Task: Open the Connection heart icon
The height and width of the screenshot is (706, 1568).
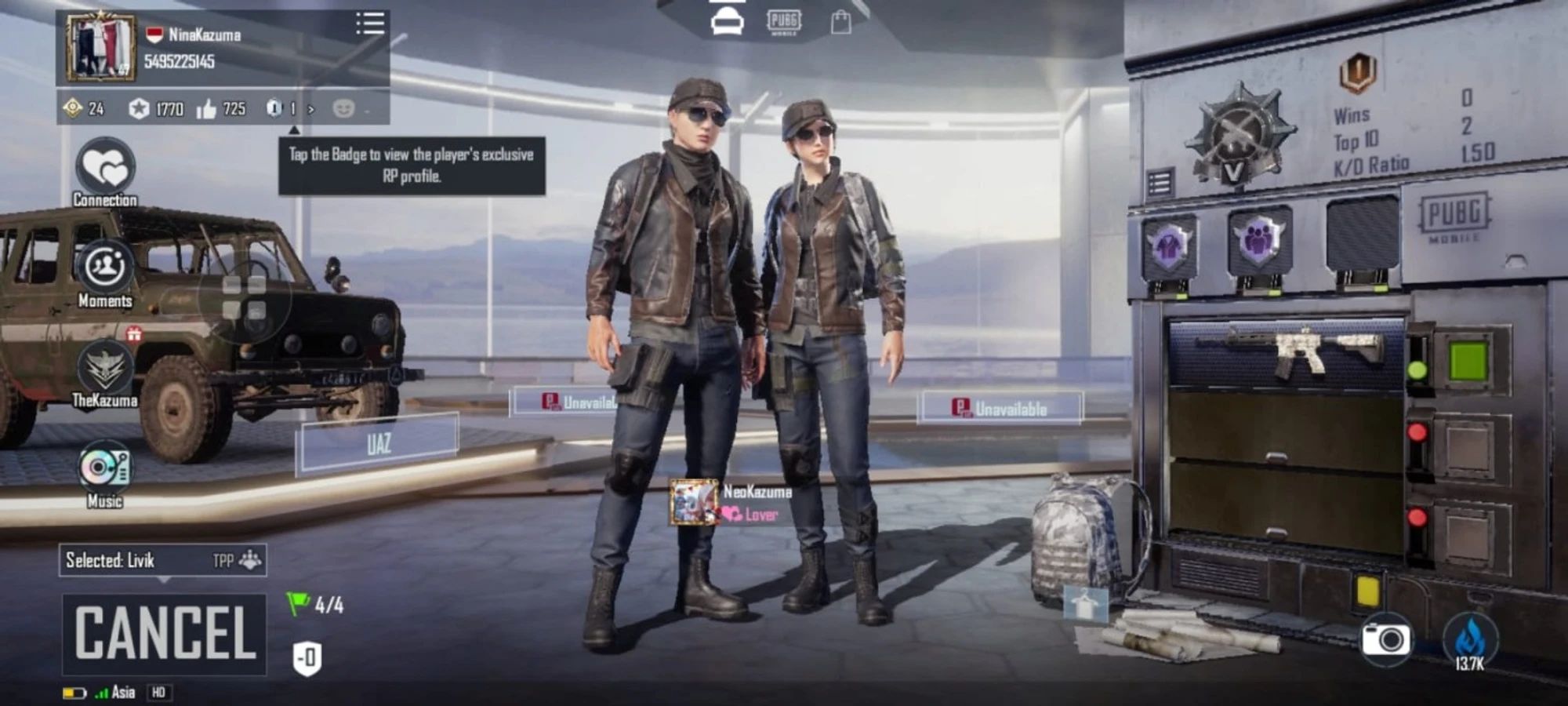Action: pyautogui.click(x=105, y=167)
